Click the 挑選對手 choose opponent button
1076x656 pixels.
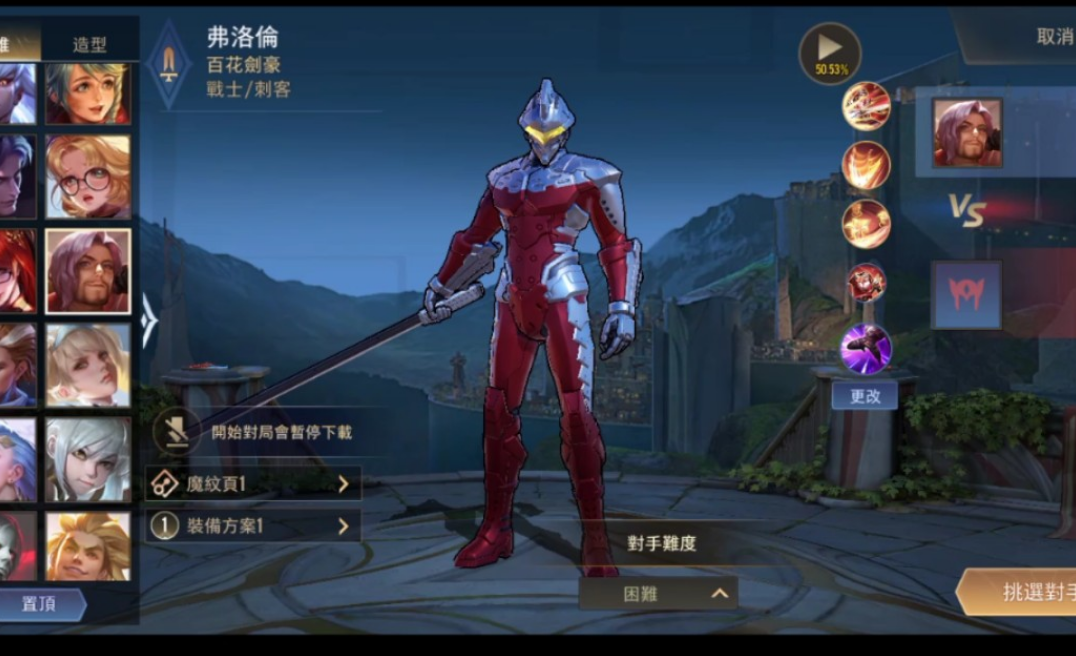[1018, 592]
